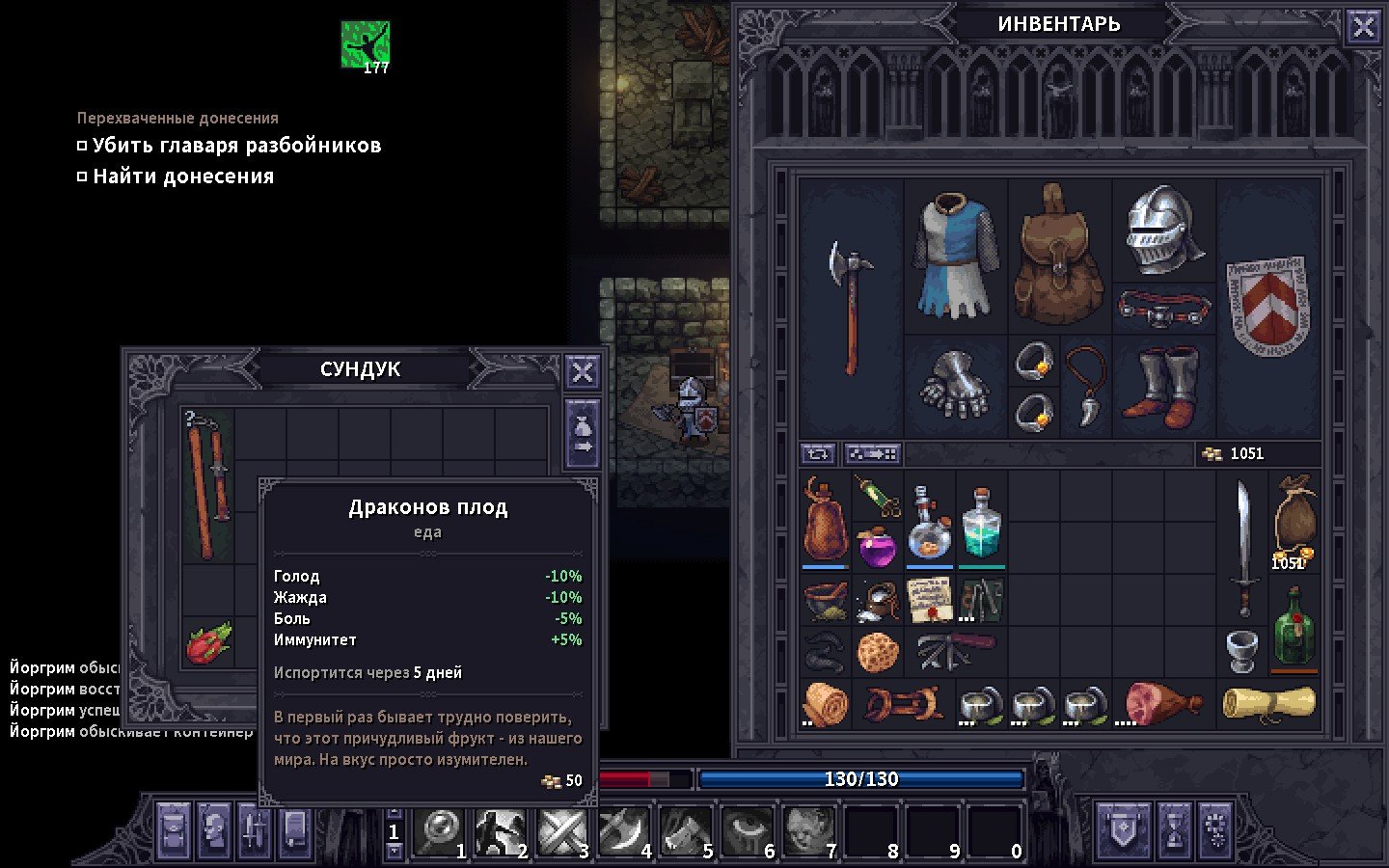Select the steel helmet slot
The height and width of the screenshot is (868, 1389).
click(1163, 230)
